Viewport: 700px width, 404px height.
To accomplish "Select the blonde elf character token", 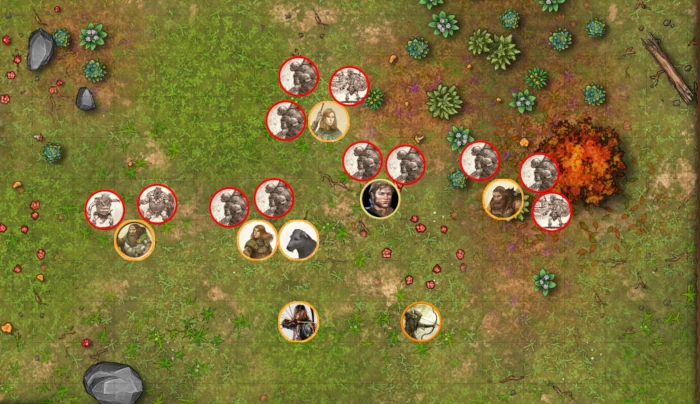I will pyautogui.click(x=328, y=122).
